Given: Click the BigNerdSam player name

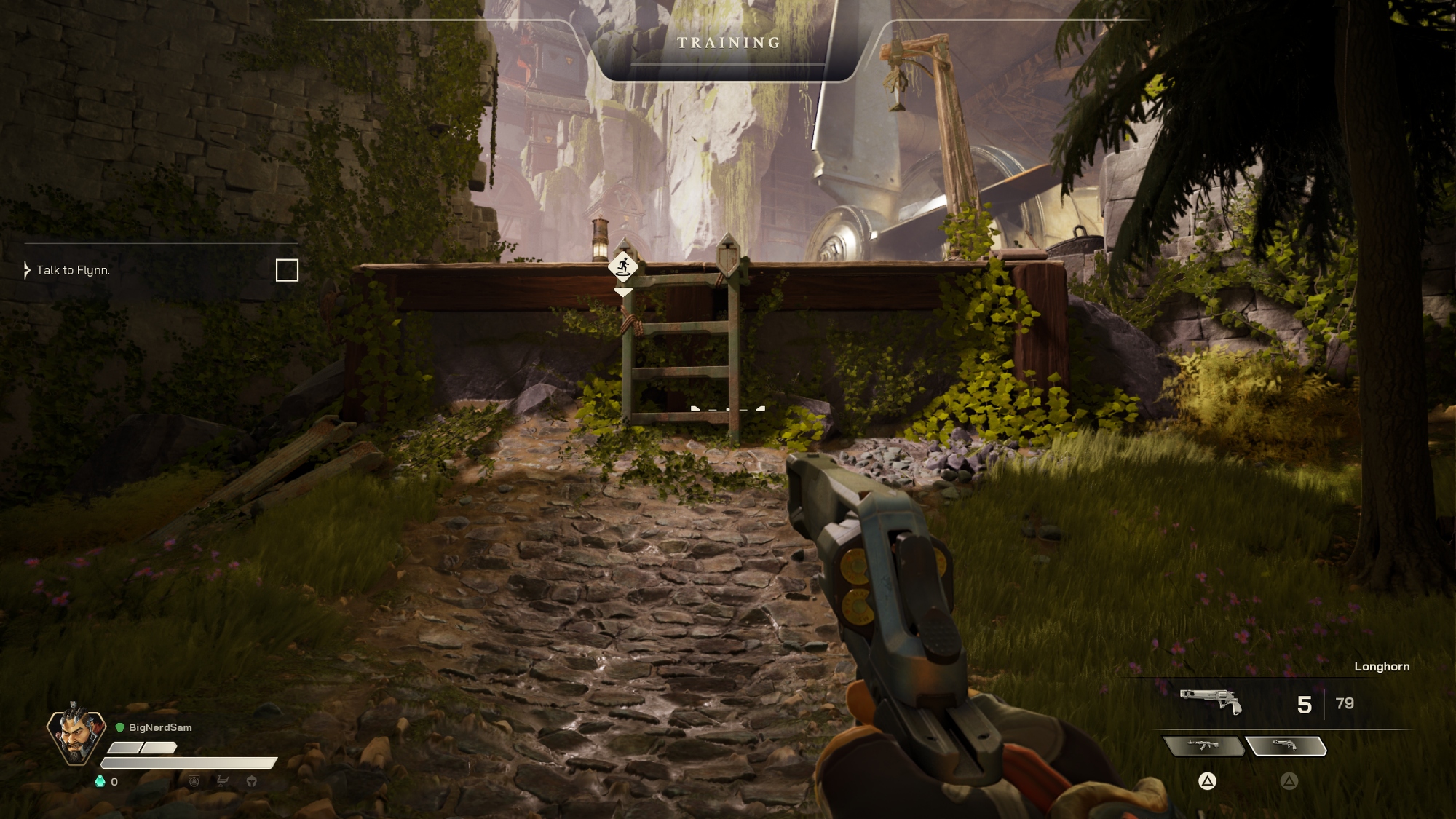Looking at the screenshot, I should [x=160, y=727].
